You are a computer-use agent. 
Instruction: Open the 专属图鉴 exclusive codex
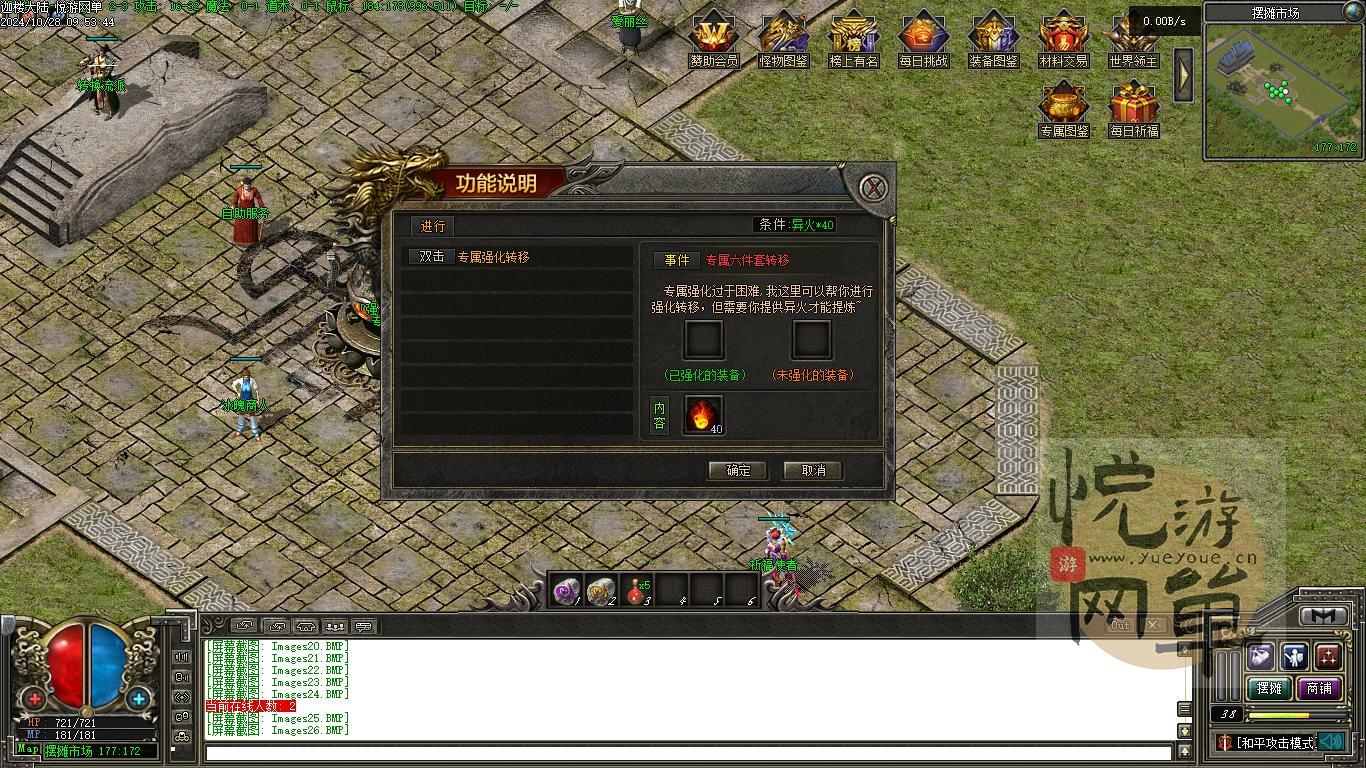point(1063,106)
